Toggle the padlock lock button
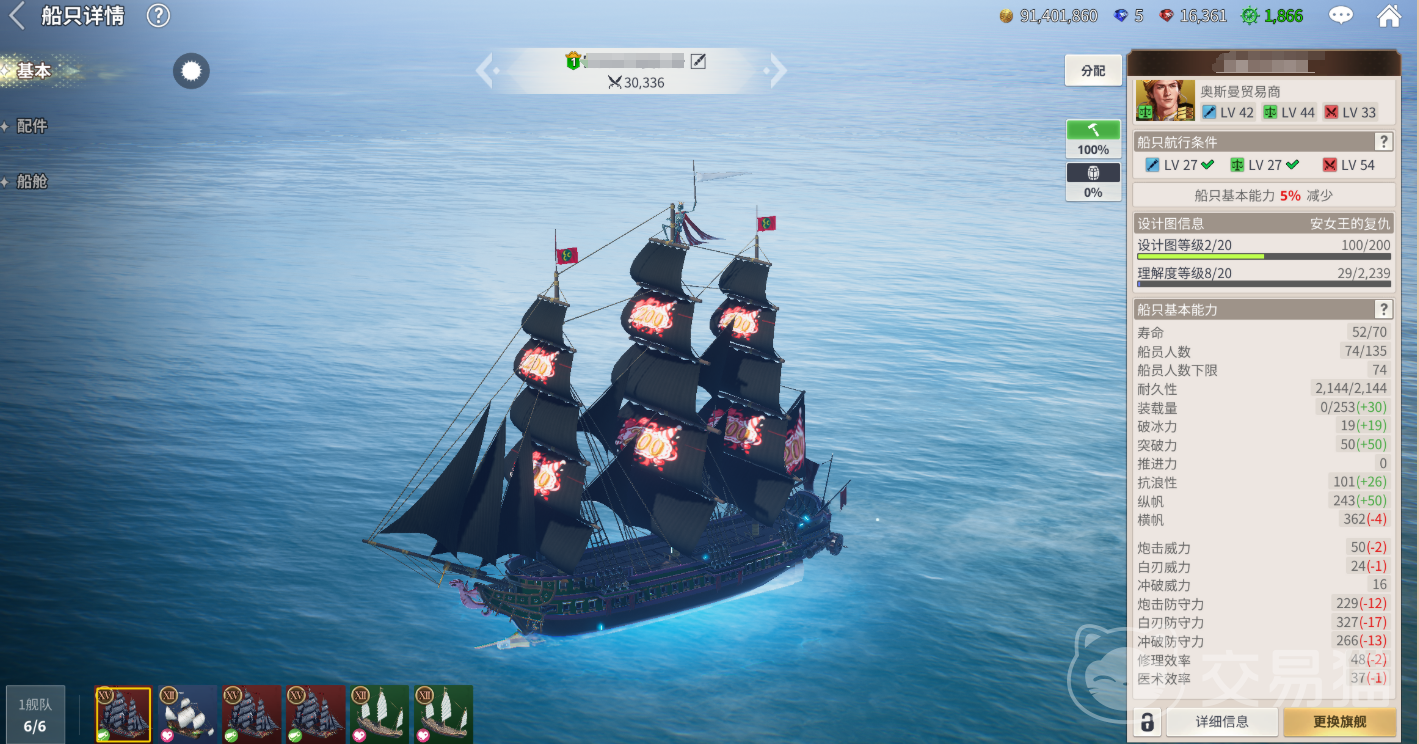 pos(1148,721)
